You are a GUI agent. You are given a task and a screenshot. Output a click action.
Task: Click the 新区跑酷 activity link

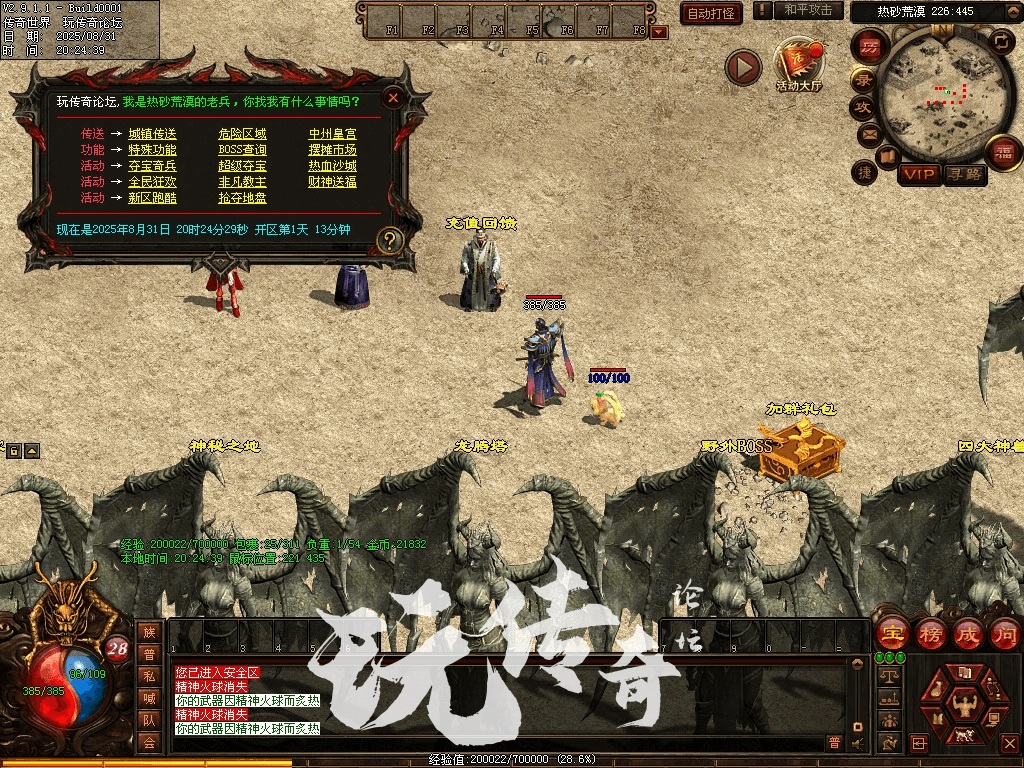(152, 198)
